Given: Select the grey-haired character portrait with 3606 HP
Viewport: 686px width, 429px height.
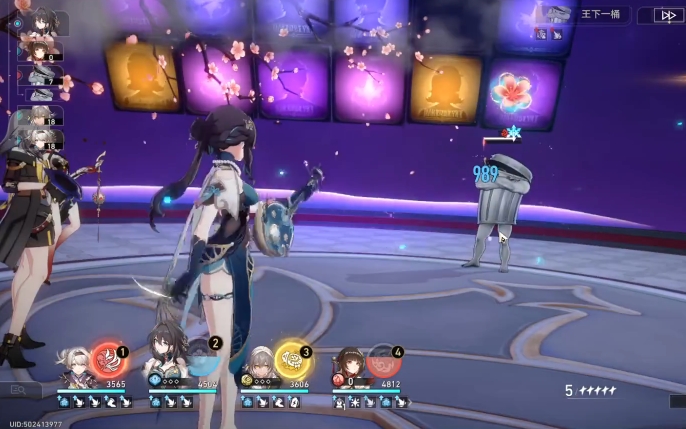Looking at the screenshot, I should (257, 368).
